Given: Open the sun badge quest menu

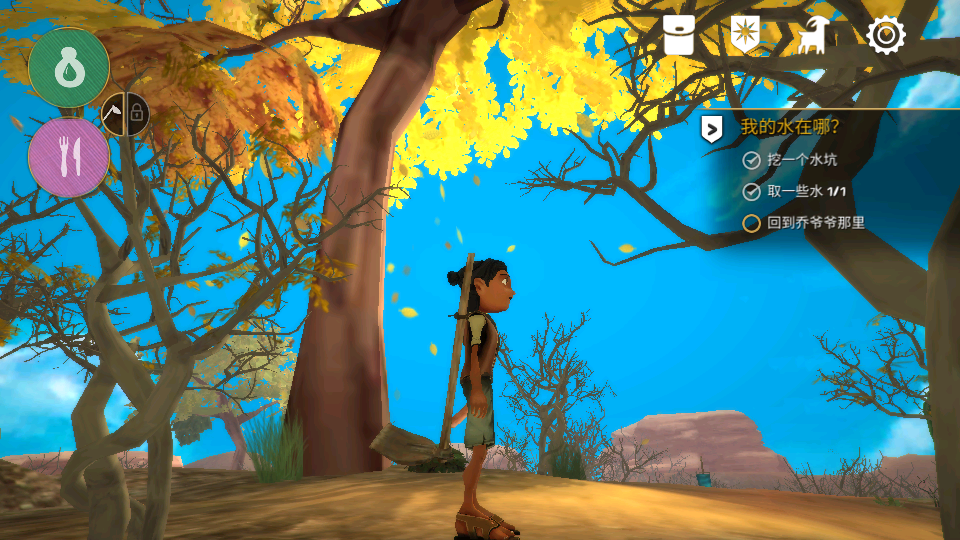Looking at the screenshot, I should point(745,35).
